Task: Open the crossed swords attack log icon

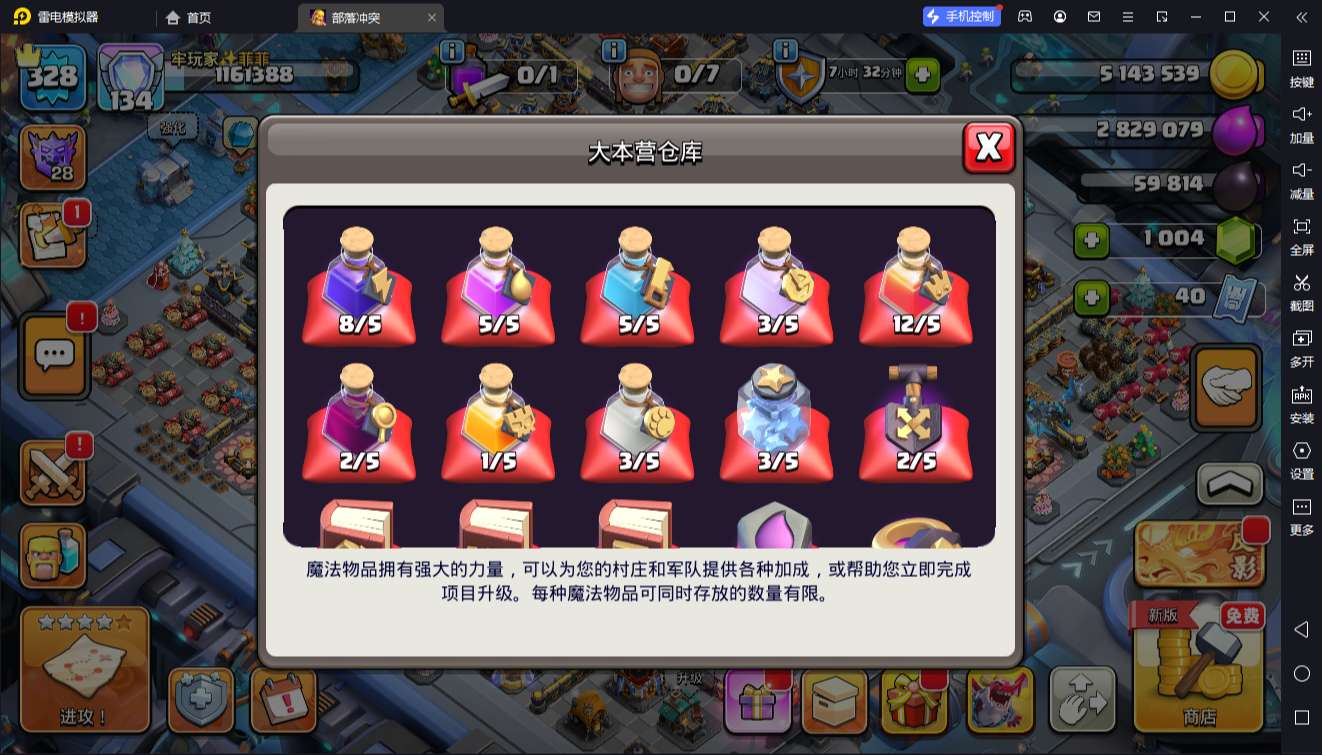Action: tap(52, 470)
